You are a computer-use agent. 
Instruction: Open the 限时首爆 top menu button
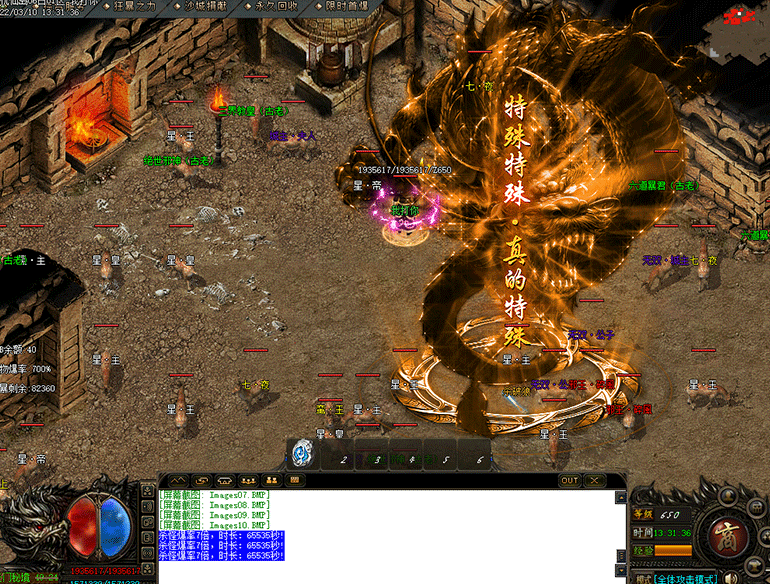coord(346,6)
